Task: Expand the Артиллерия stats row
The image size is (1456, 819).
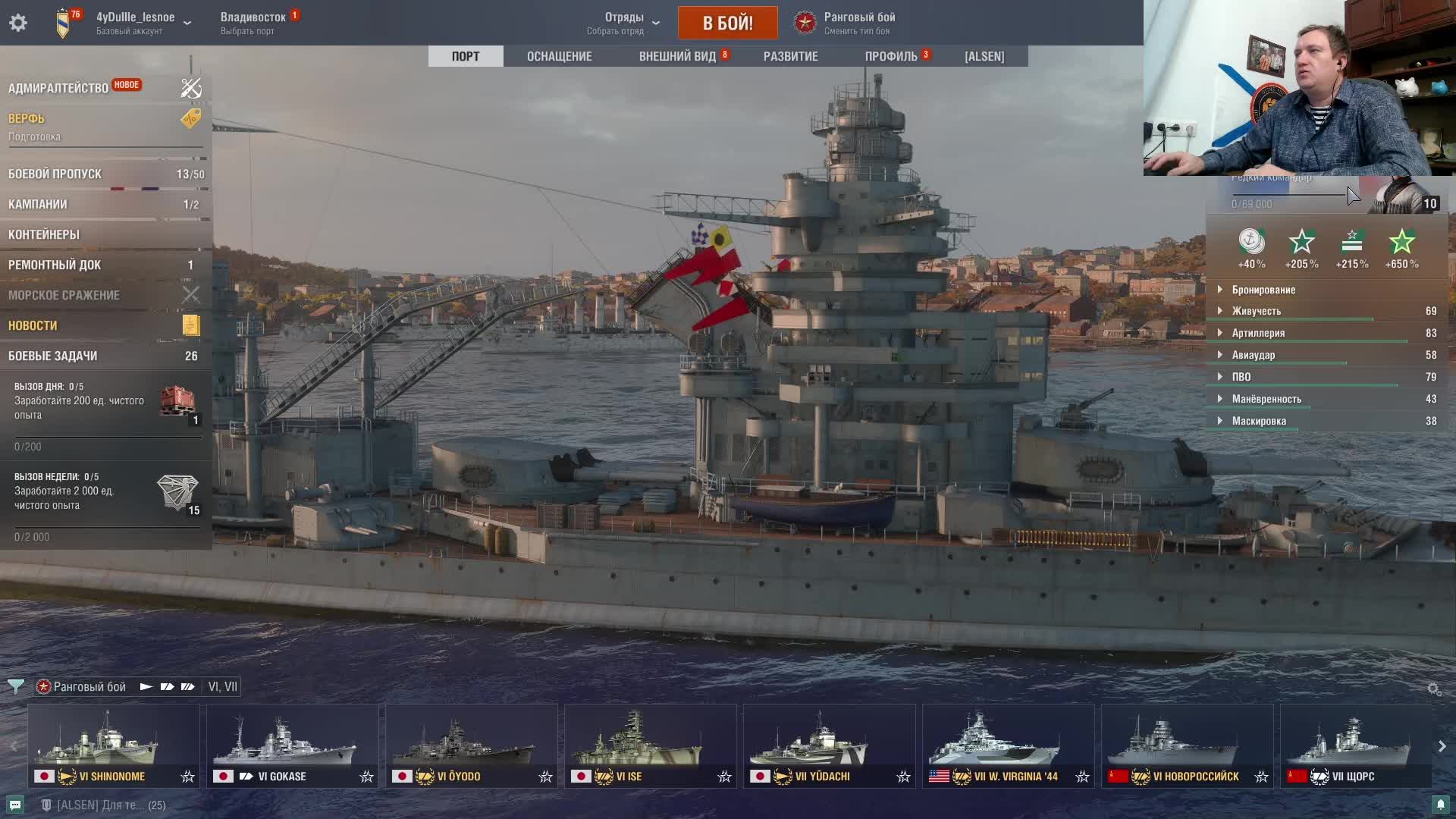Action: 1258,333
